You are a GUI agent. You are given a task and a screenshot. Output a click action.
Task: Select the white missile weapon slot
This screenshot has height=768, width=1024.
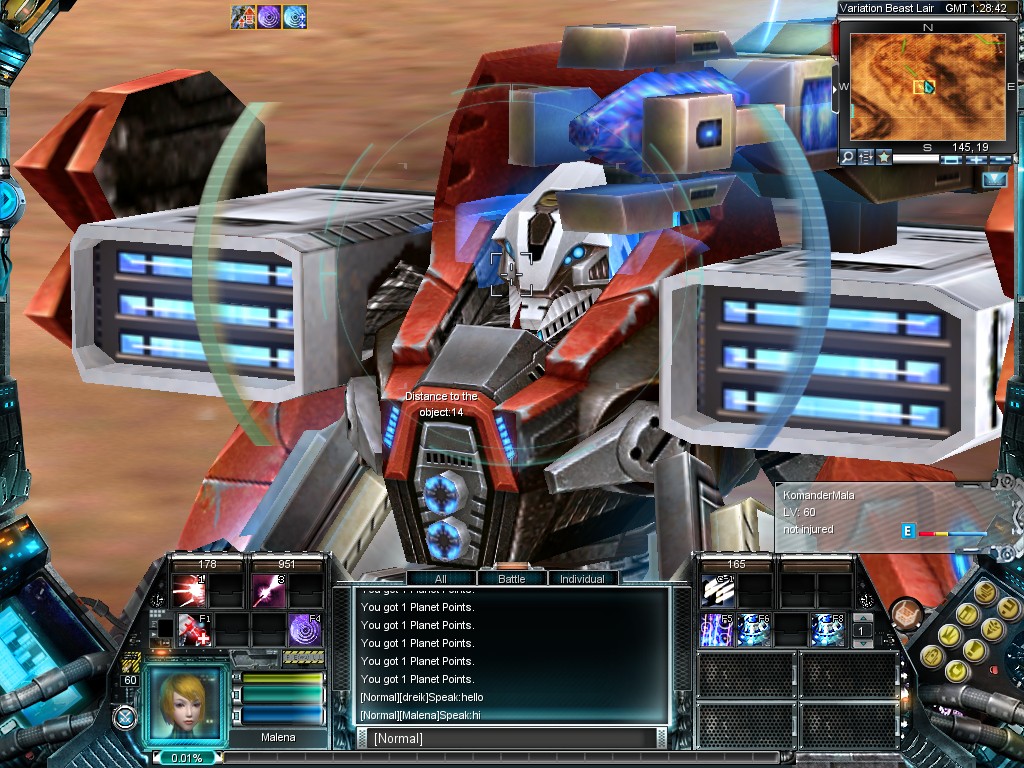pos(718,591)
